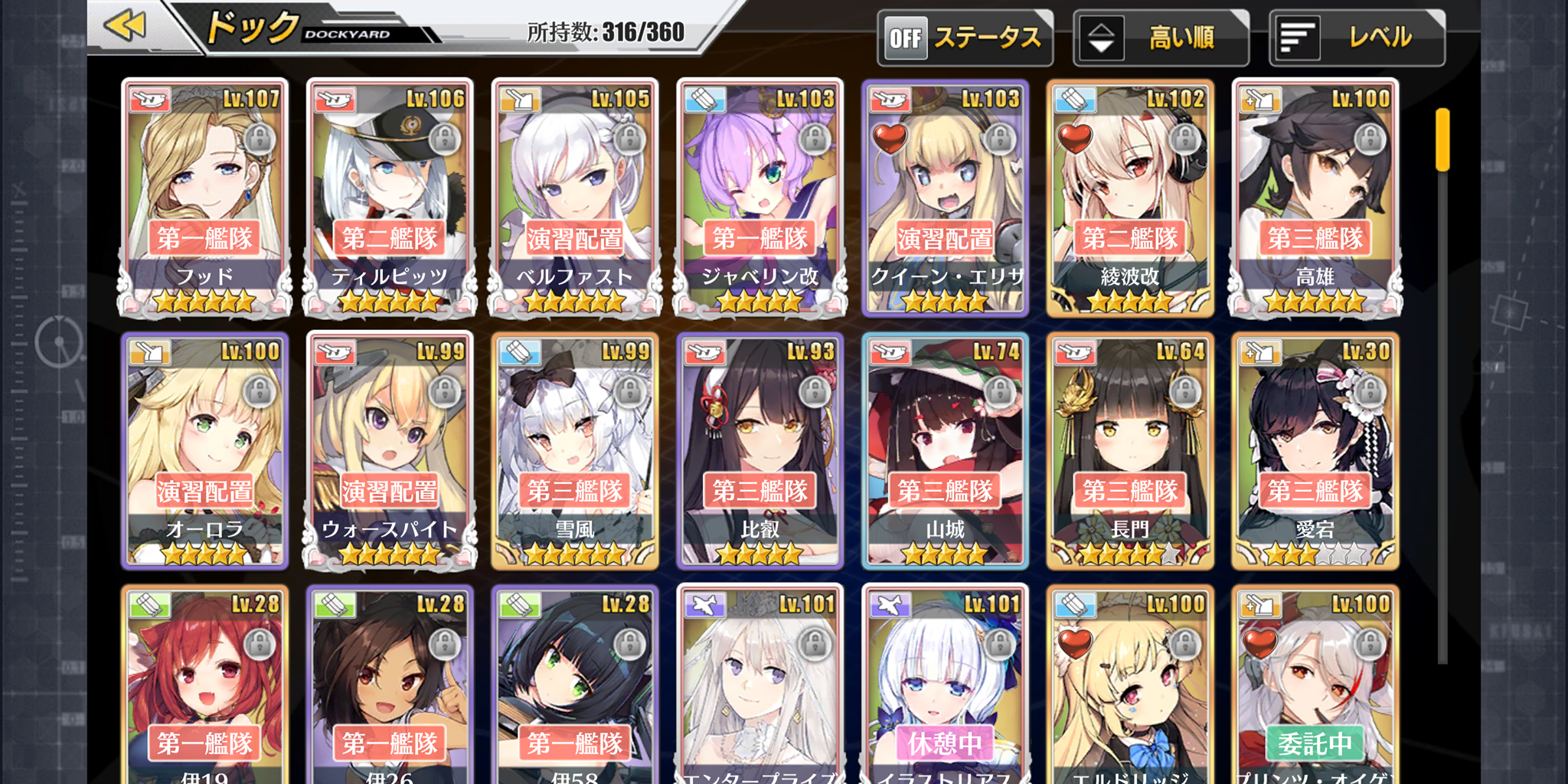Select ジャベリン改 card
The height and width of the screenshot is (784, 1568).
pos(760,198)
